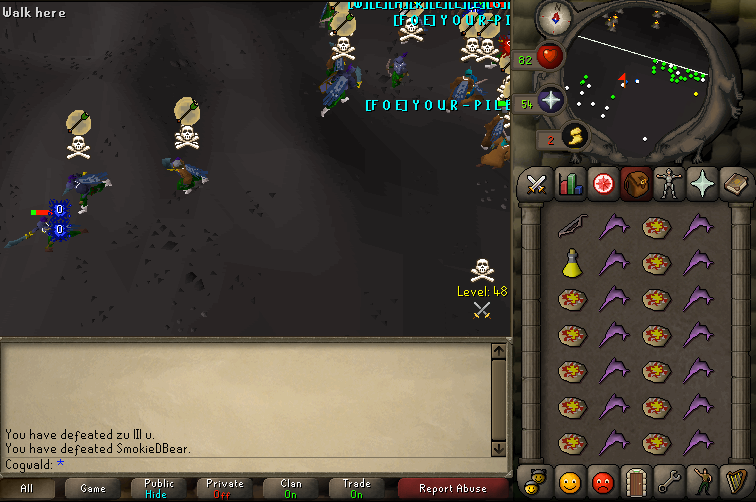The width and height of the screenshot is (756, 502).
Task: Show the All chat filter
Action: (x=27, y=489)
